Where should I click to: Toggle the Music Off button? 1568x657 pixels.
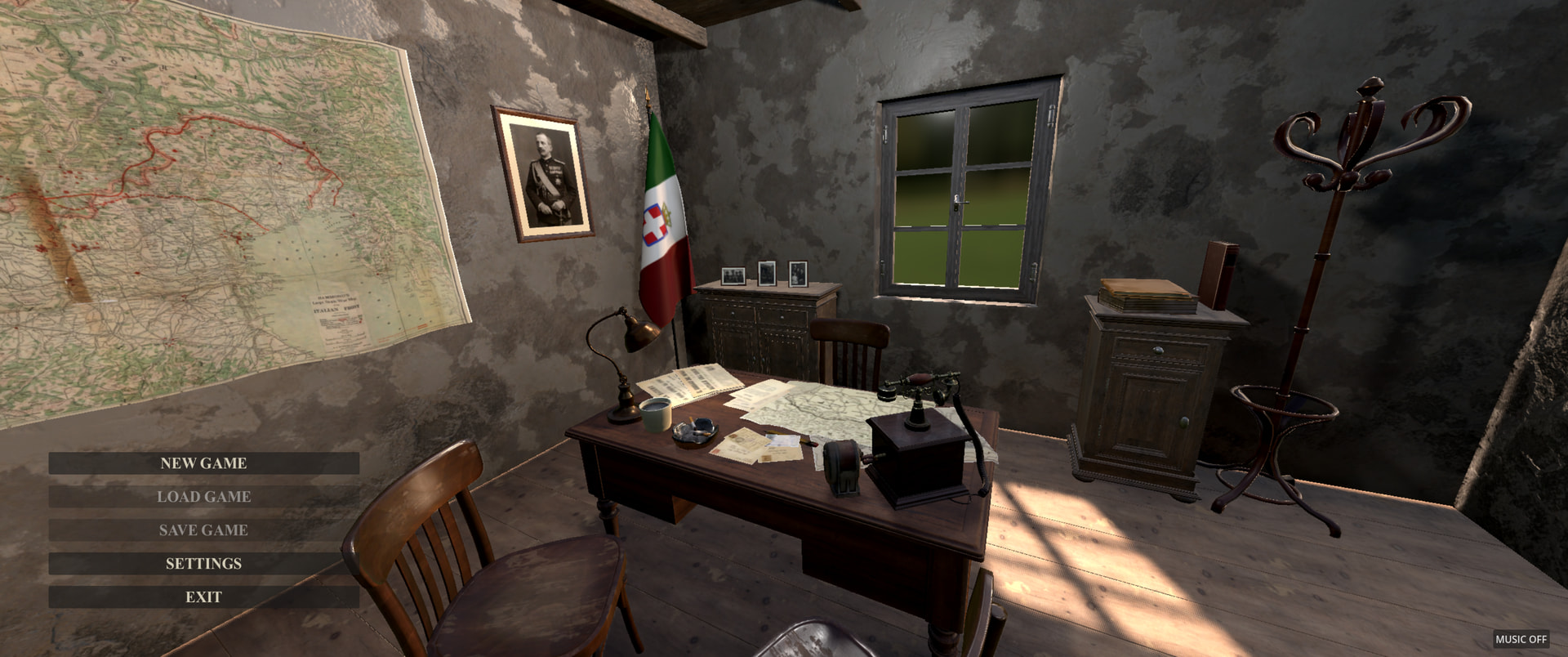pyautogui.click(x=1521, y=639)
